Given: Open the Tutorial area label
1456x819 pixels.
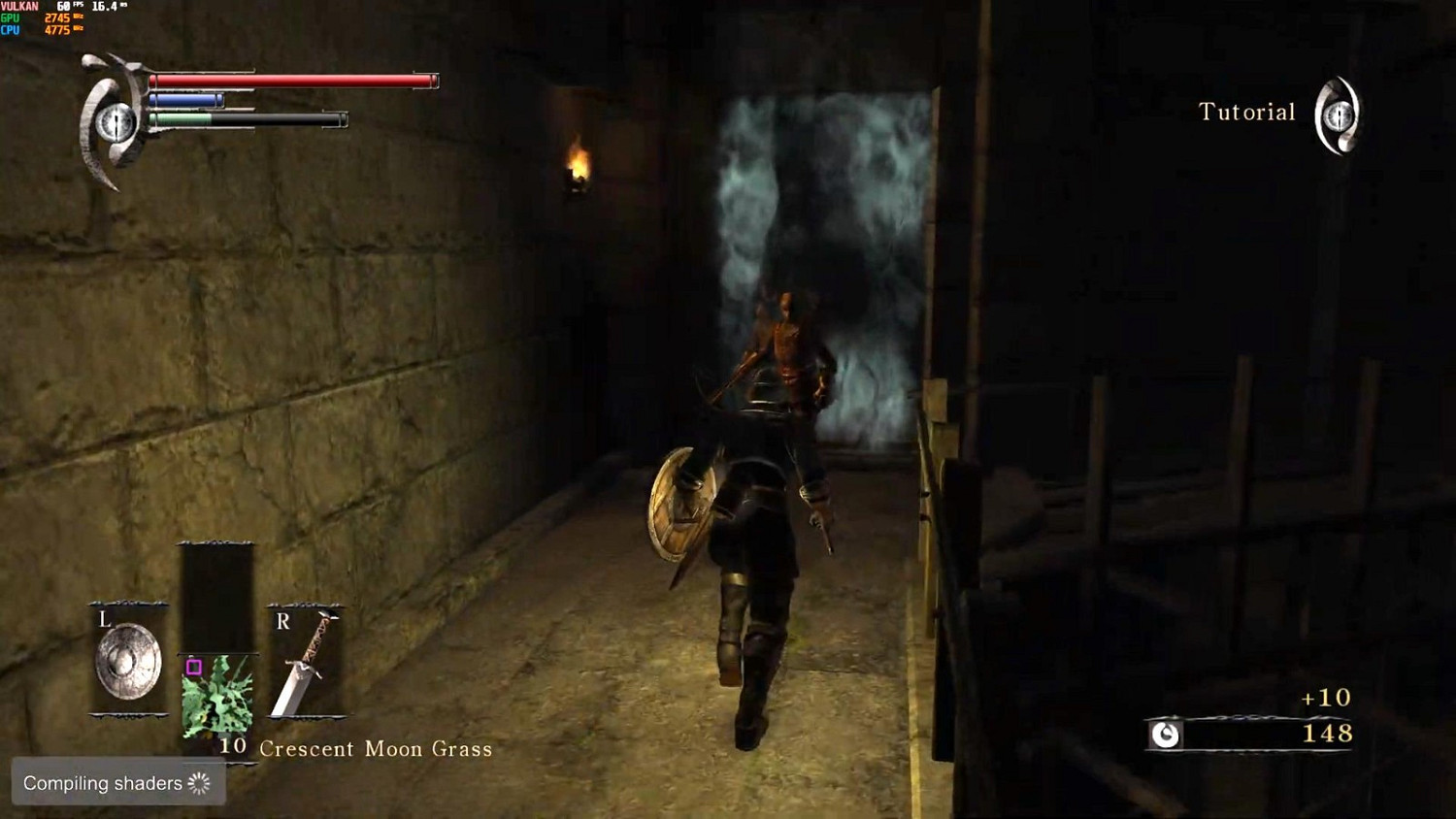Looking at the screenshot, I should pyautogui.click(x=1247, y=112).
